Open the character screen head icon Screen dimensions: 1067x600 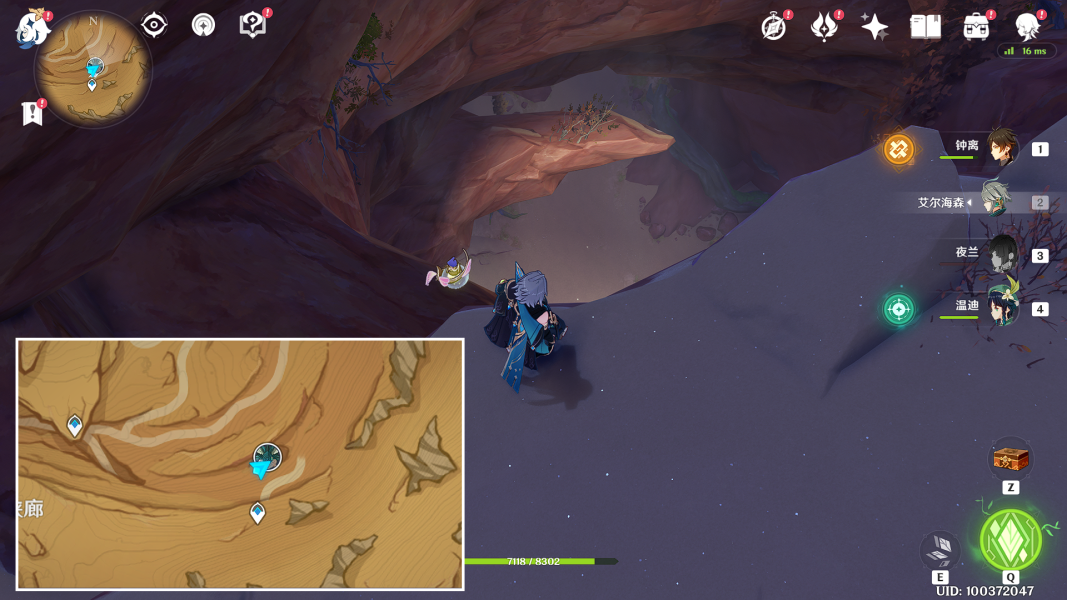click(x=1026, y=26)
